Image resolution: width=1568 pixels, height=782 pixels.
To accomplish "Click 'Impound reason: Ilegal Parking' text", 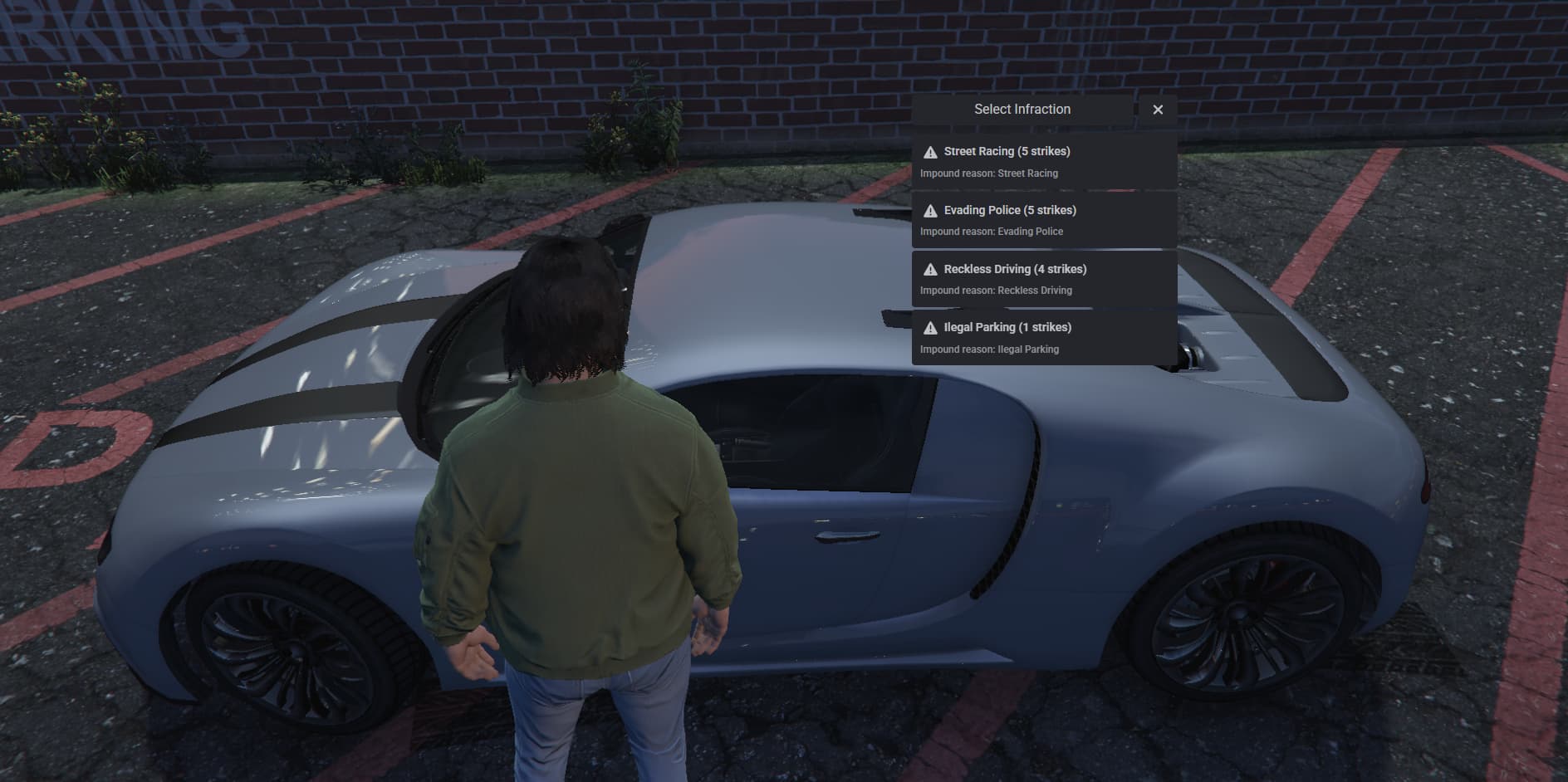I will click(988, 349).
